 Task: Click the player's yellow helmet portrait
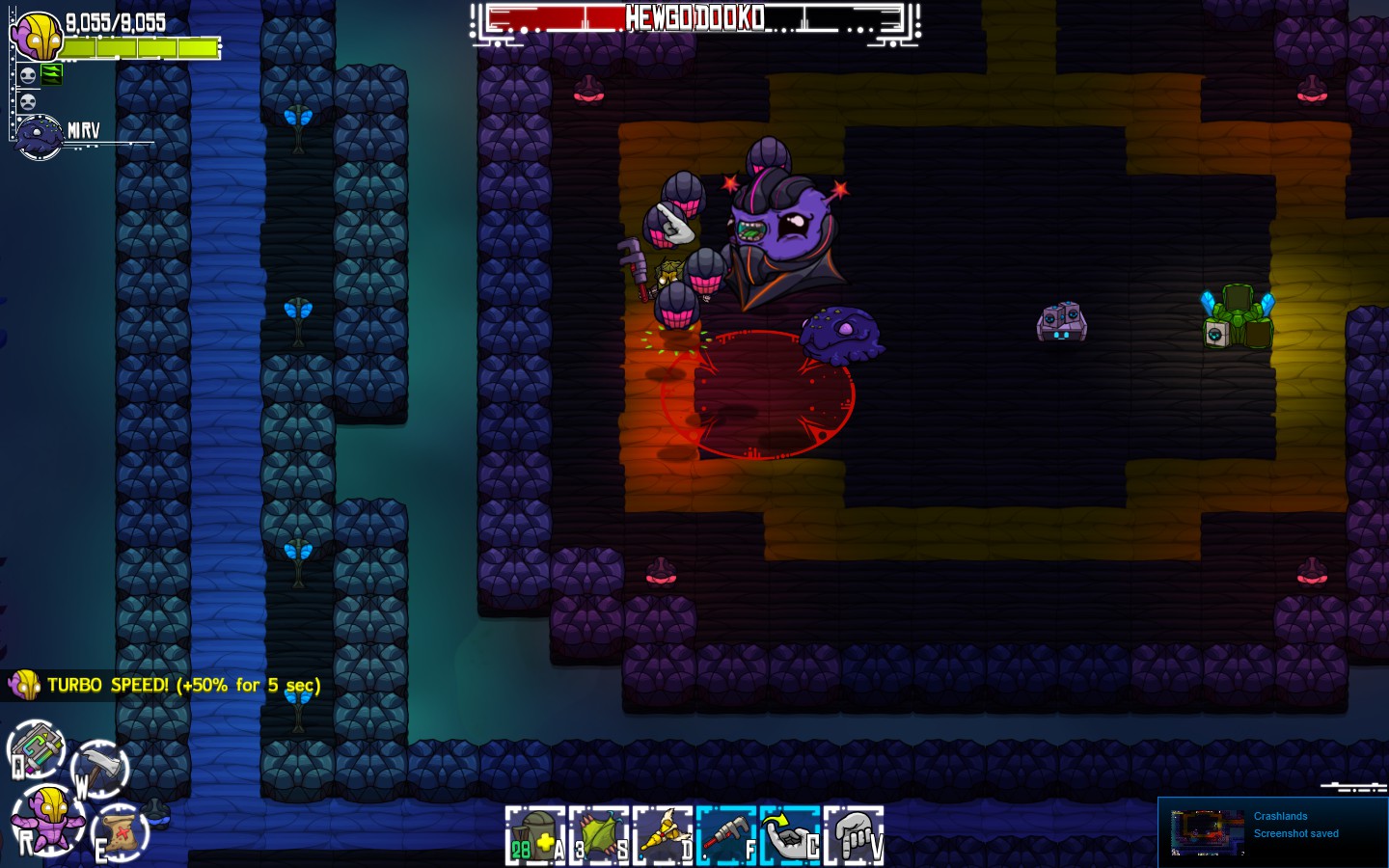coord(37,39)
